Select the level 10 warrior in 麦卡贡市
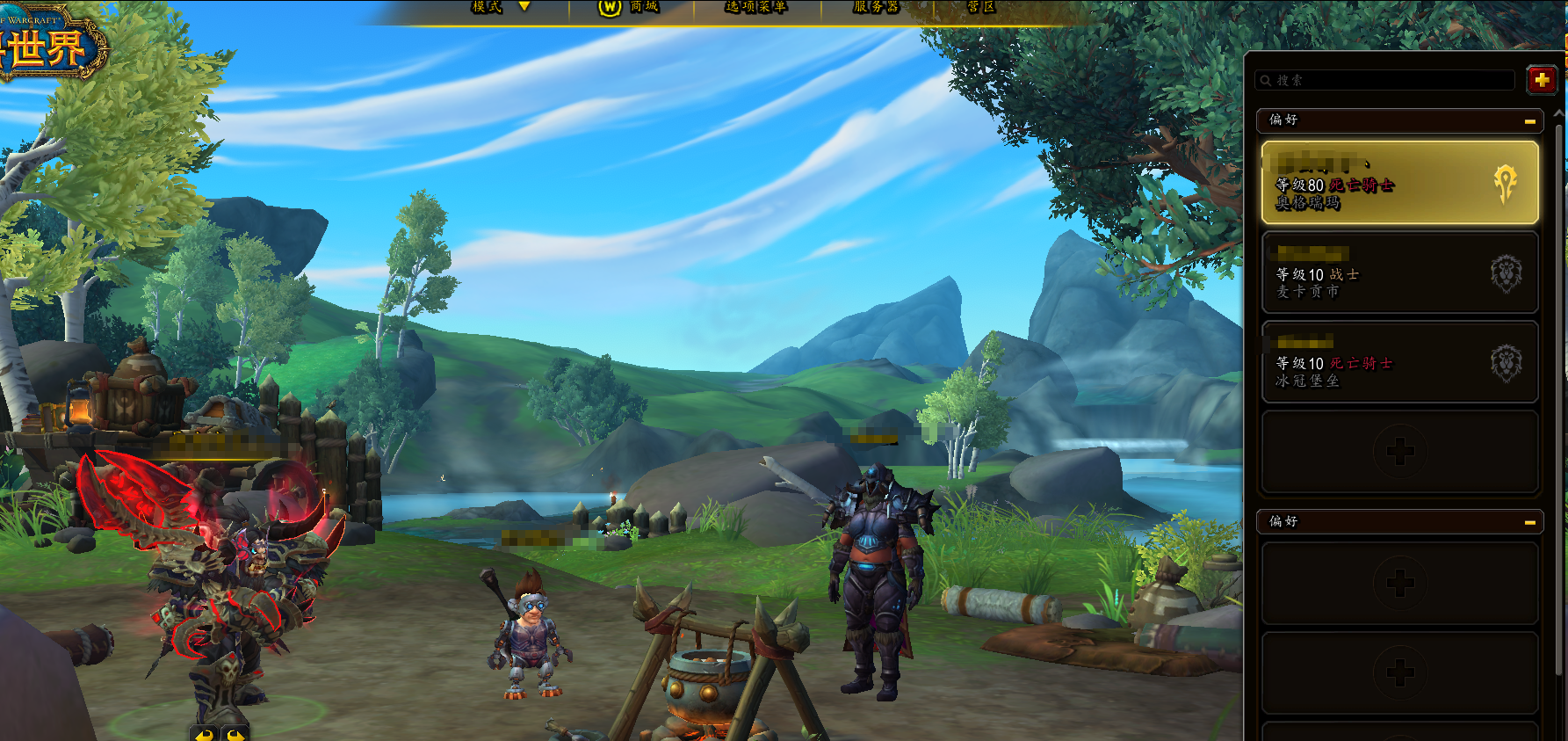Image resolution: width=1568 pixels, height=741 pixels. 1399,272
